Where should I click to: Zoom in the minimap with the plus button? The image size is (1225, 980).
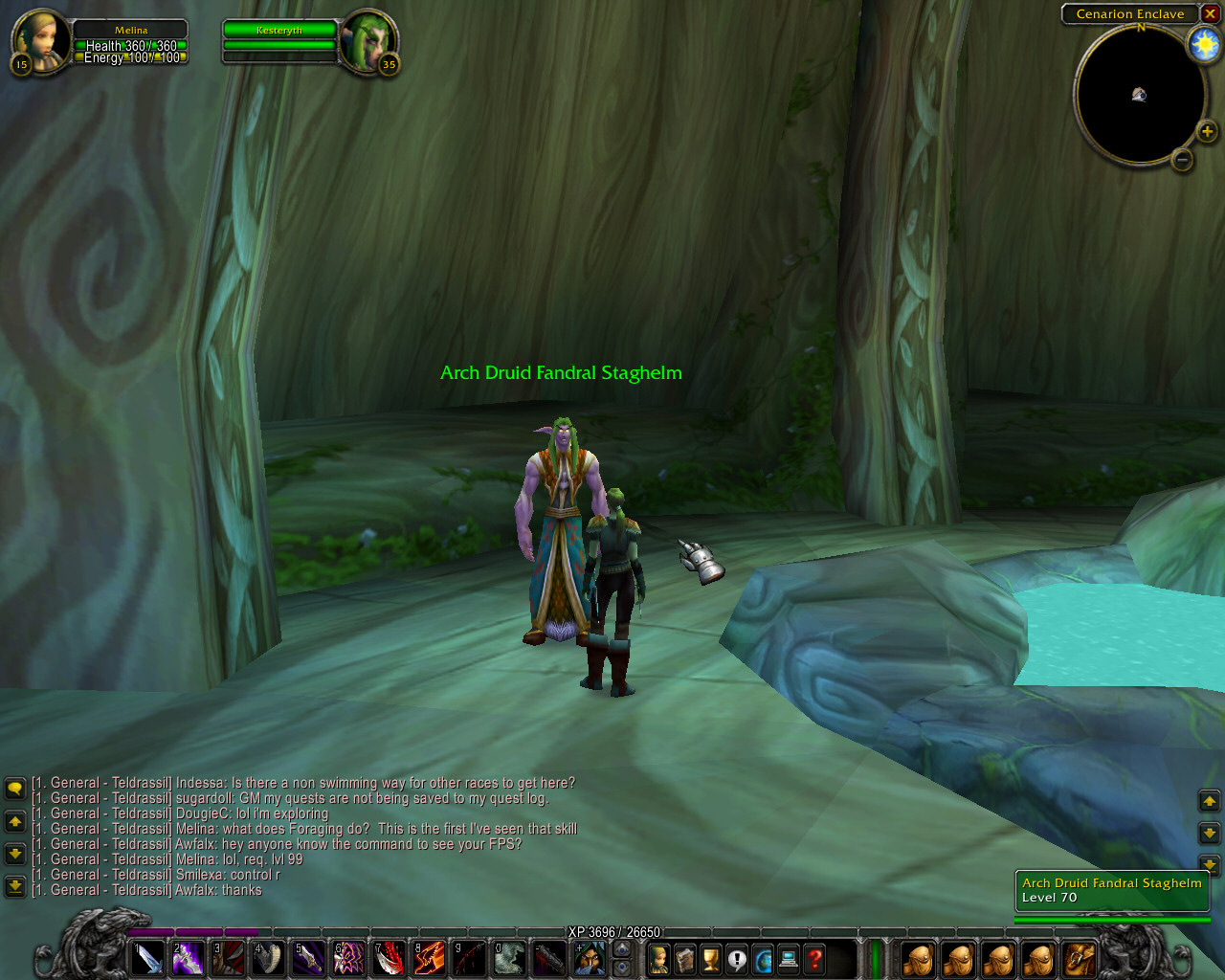click(1208, 131)
